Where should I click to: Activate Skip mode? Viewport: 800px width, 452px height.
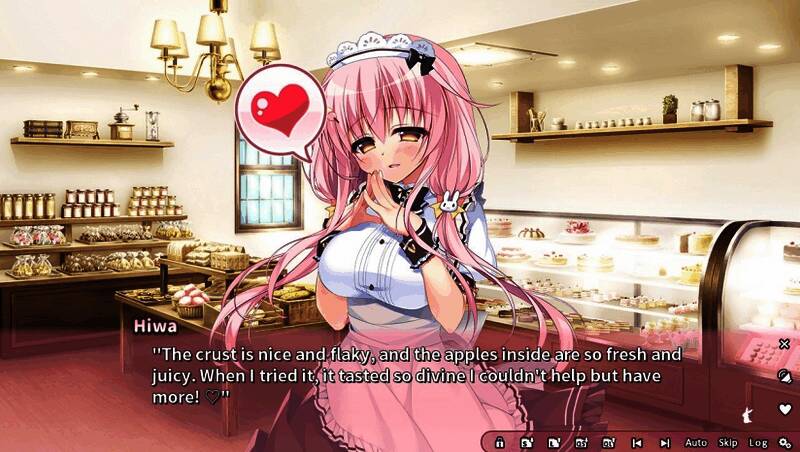(727, 442)
